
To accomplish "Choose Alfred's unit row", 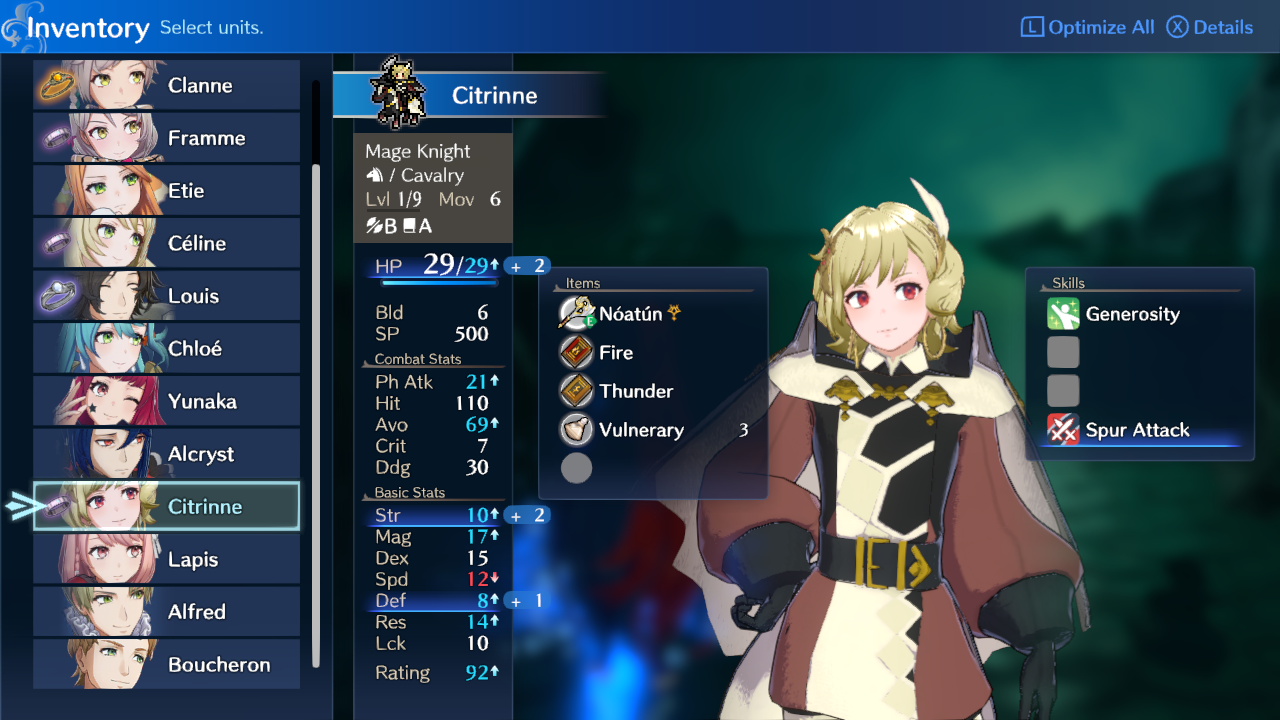I will [167, 612].
